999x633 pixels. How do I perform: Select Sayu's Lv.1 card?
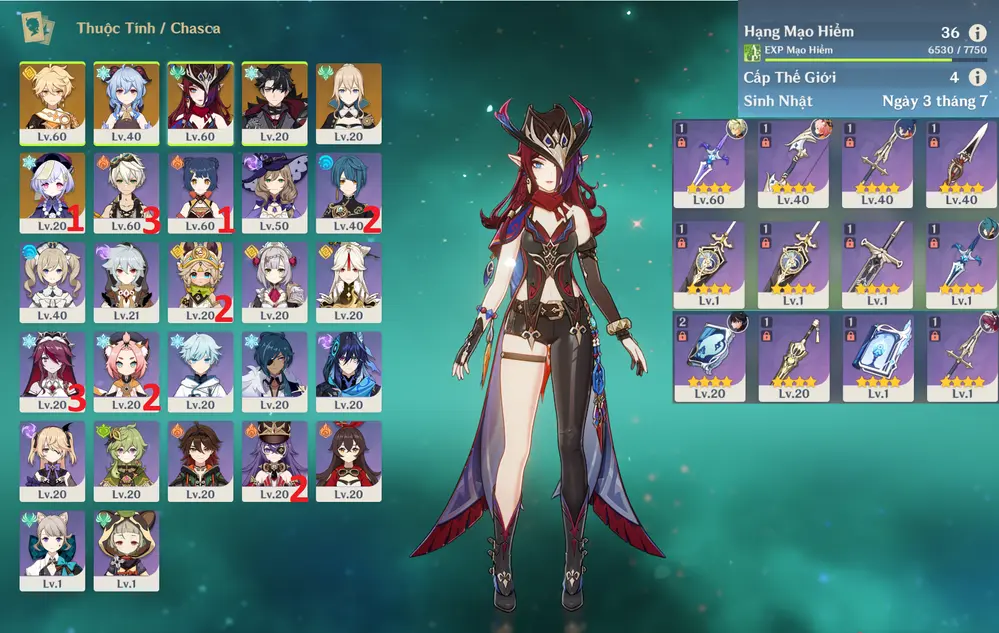pos(126,550)
